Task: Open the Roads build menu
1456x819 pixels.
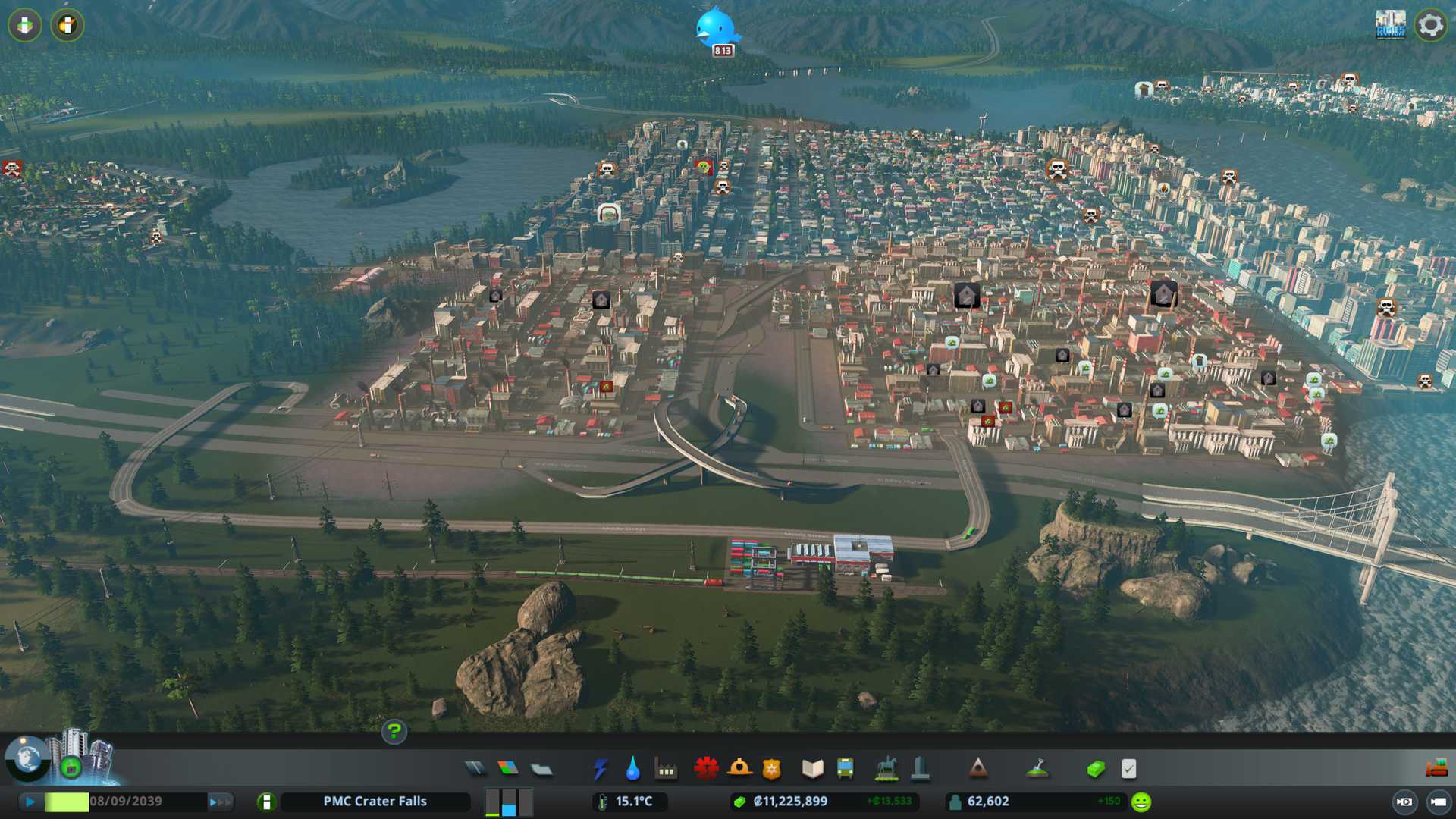Action: 475,769
